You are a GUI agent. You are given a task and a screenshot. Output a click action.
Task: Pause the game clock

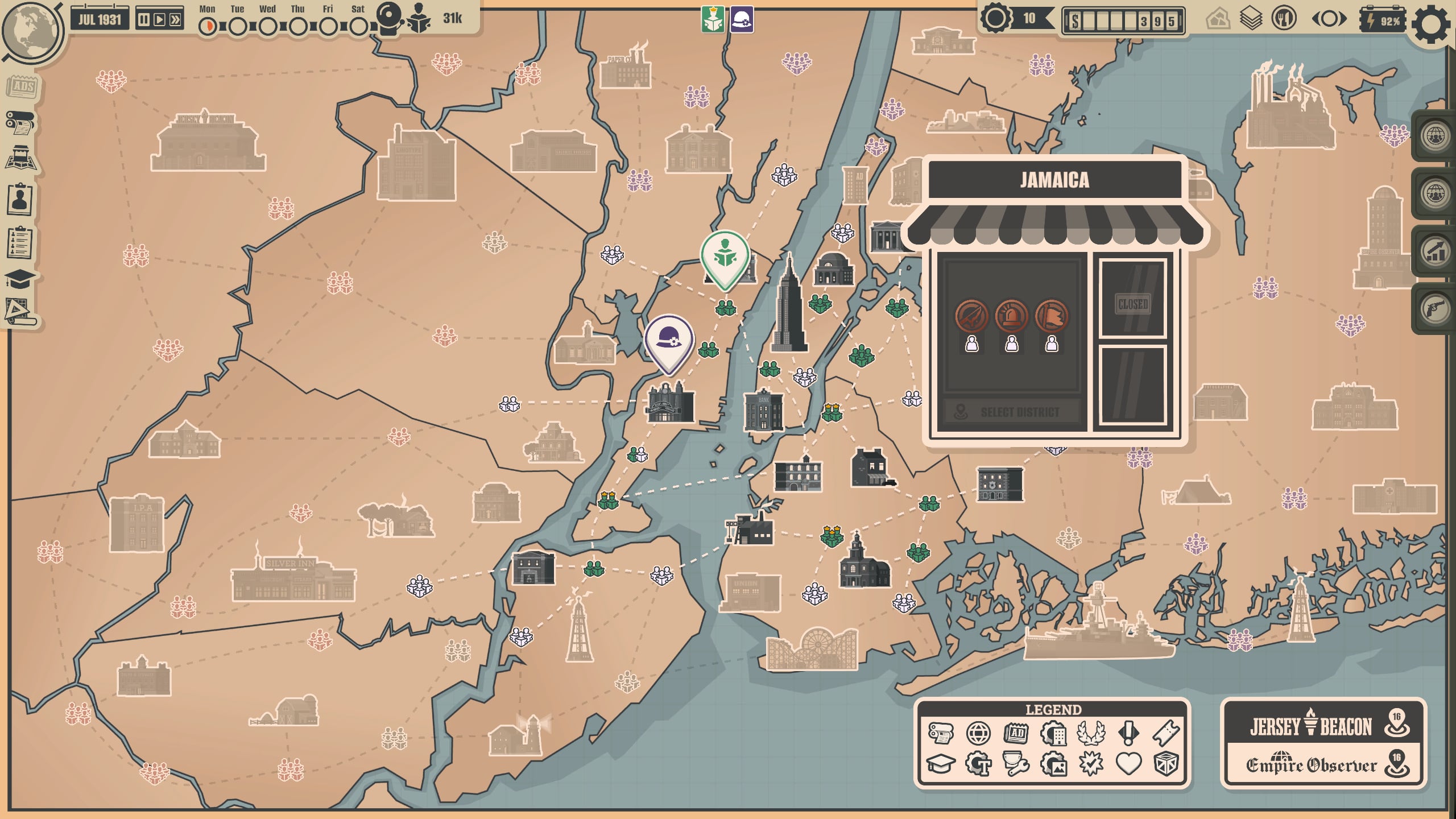[144, 20]
